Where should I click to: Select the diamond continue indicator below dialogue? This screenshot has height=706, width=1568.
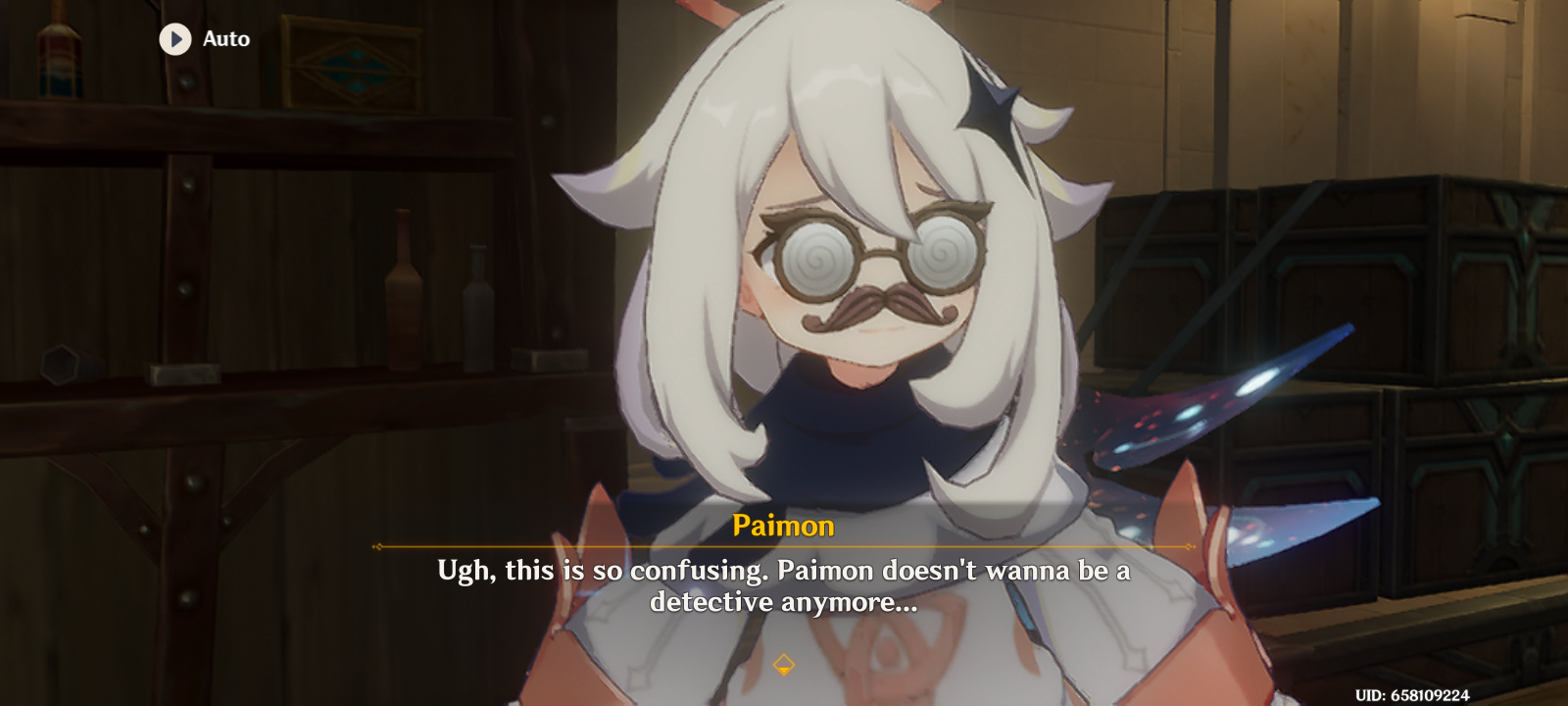click(x=784, y=663)
